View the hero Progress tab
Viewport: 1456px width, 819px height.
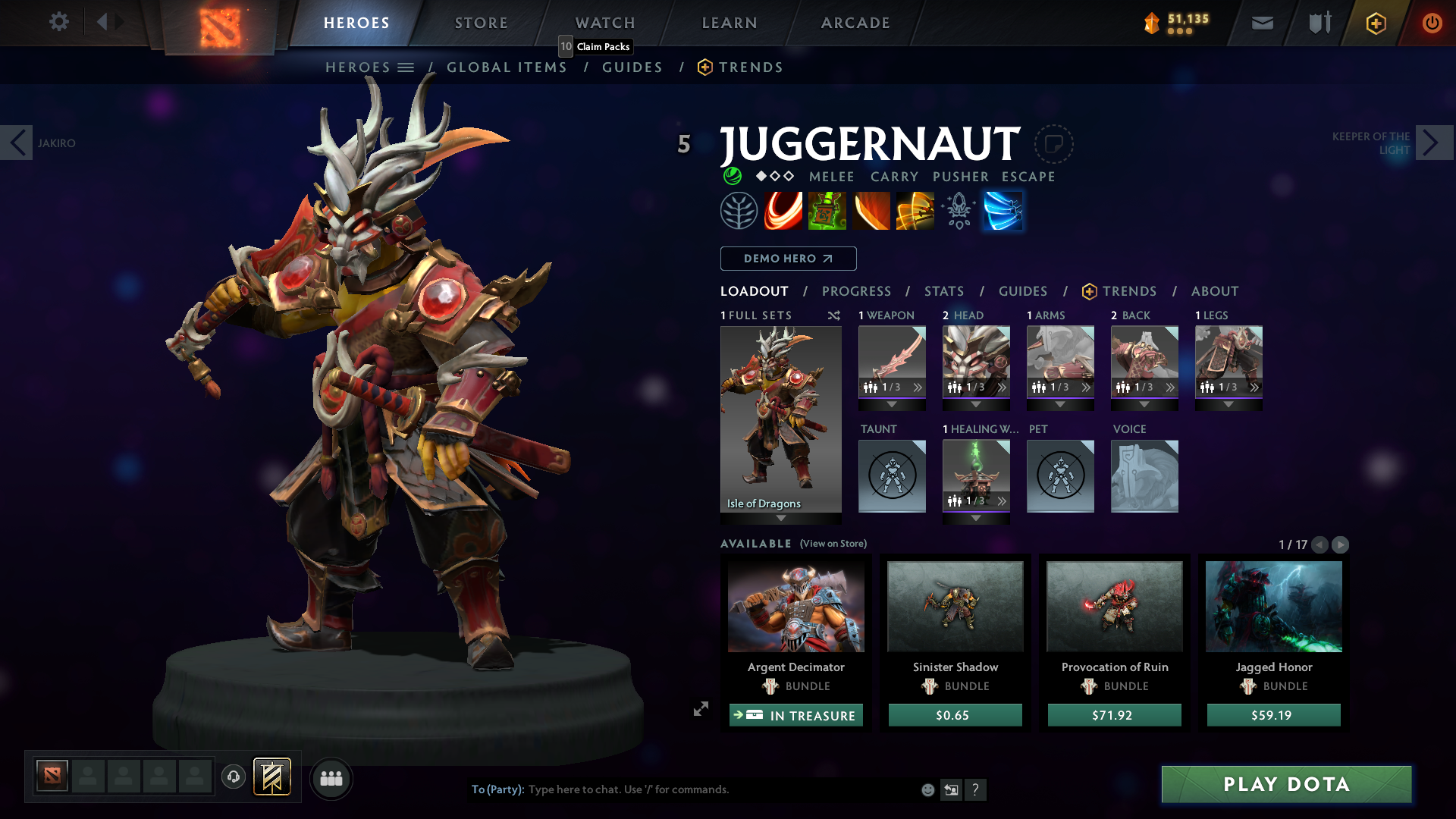pyautogui.click(x=856, y=291)
